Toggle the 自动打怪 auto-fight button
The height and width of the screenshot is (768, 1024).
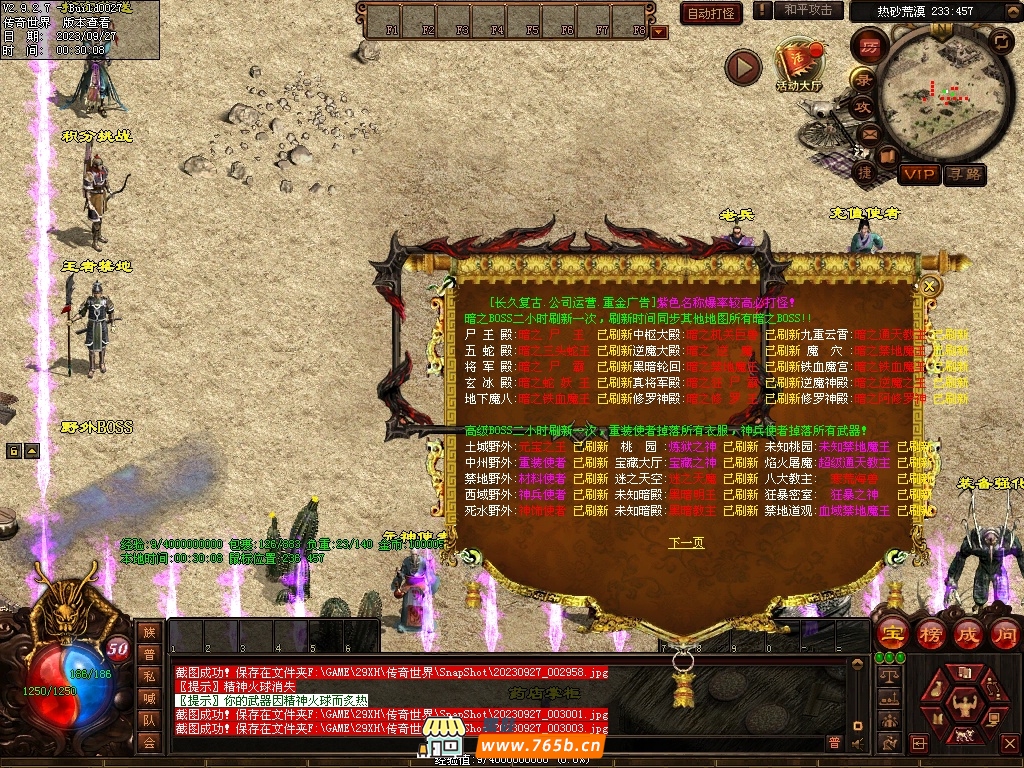(712, 13)
